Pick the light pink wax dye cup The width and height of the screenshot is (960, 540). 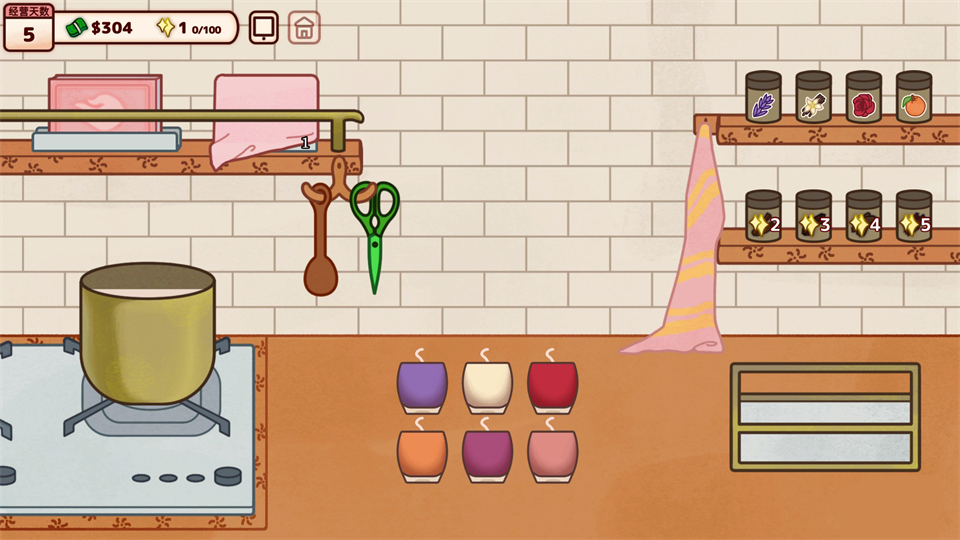click(x=552, y=454)
